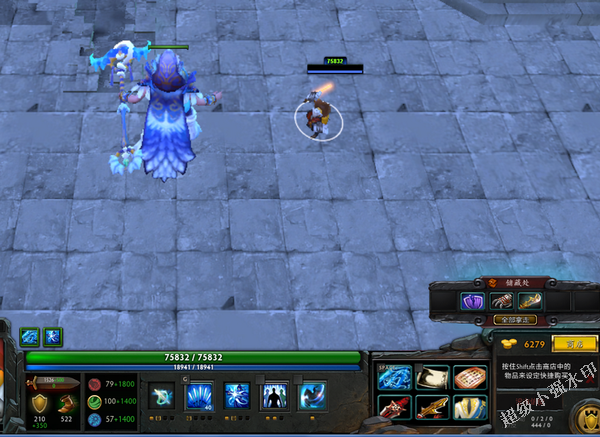Screen dimensions: 600x437
Task: Cast the blue starburst ability
Action: [x=236, y=396]
